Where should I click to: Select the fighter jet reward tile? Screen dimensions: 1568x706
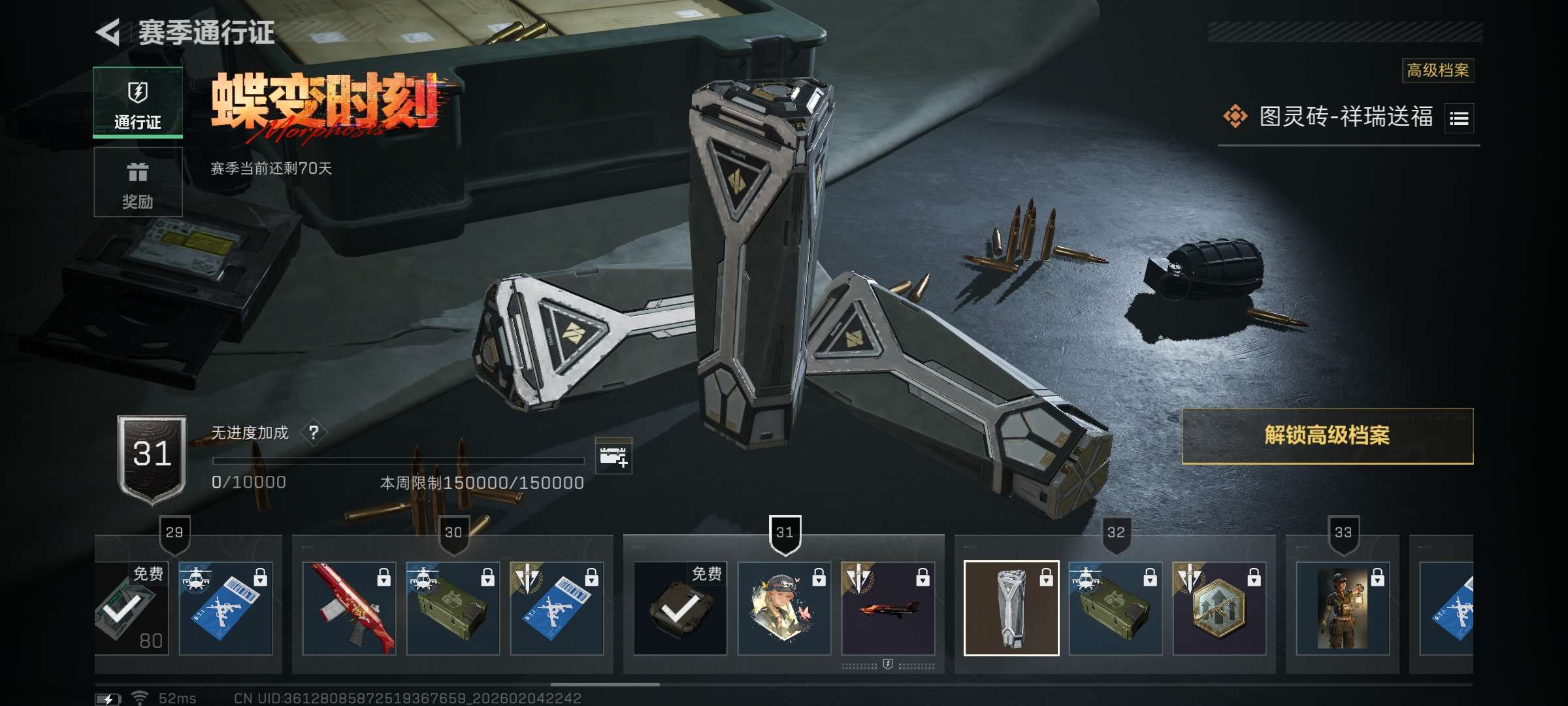coord(888,609)
